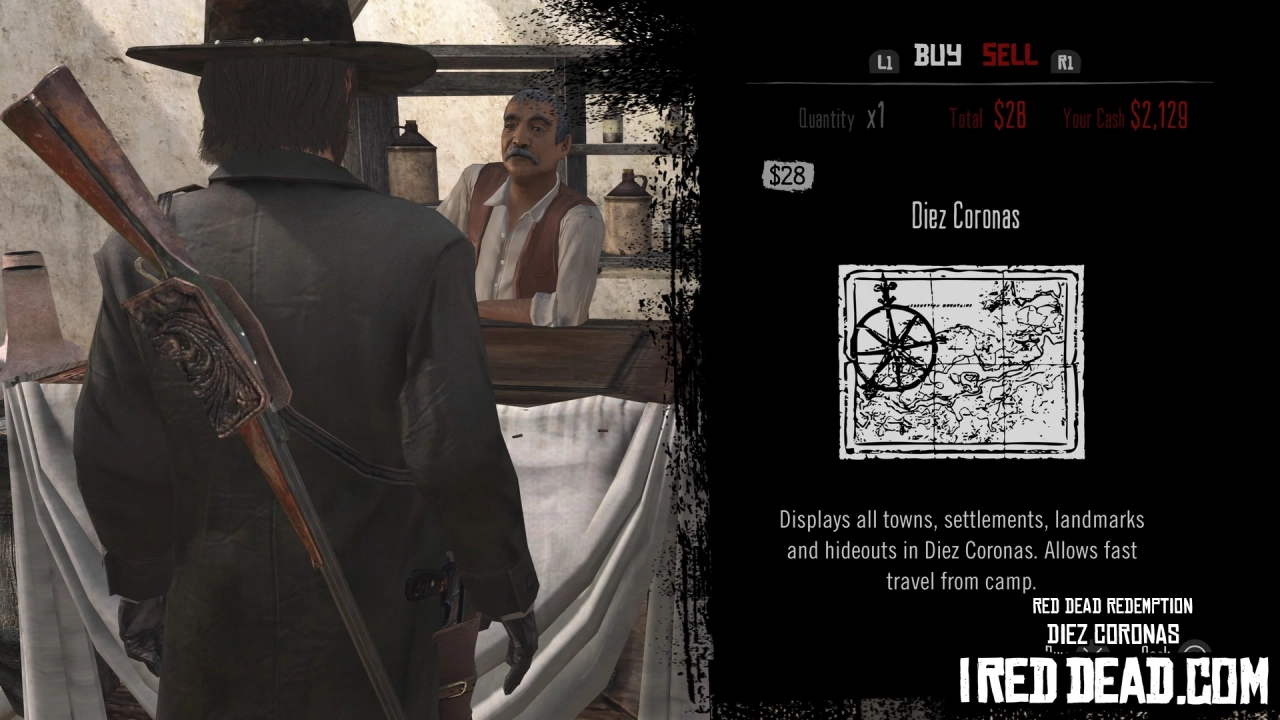Click the L1 shoulder button icon
The height and width of the screenshot is (720, 1280).
click(884, 61)
